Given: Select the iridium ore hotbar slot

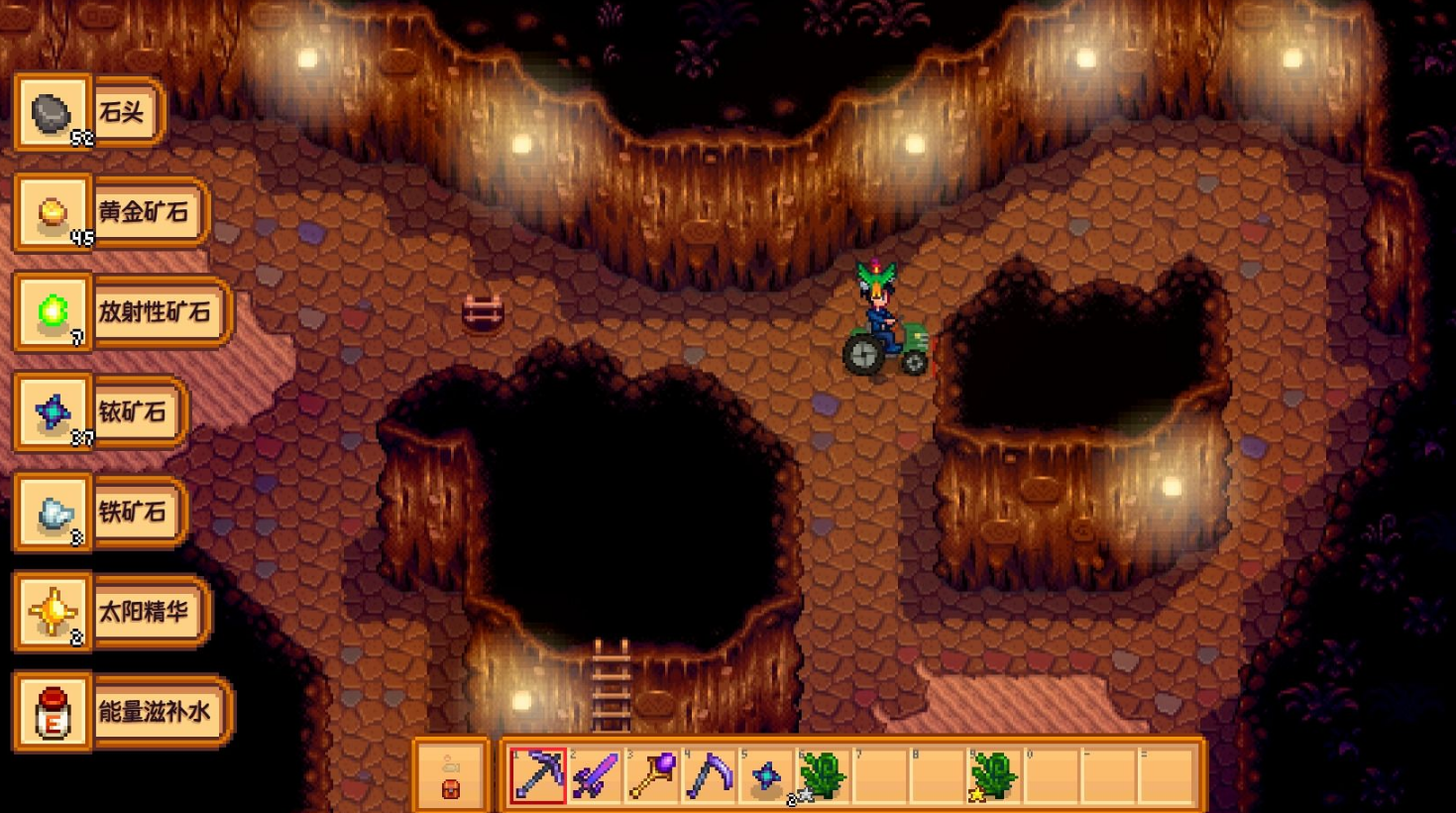Looking at the screenshot, I should [x=767, y=774].
